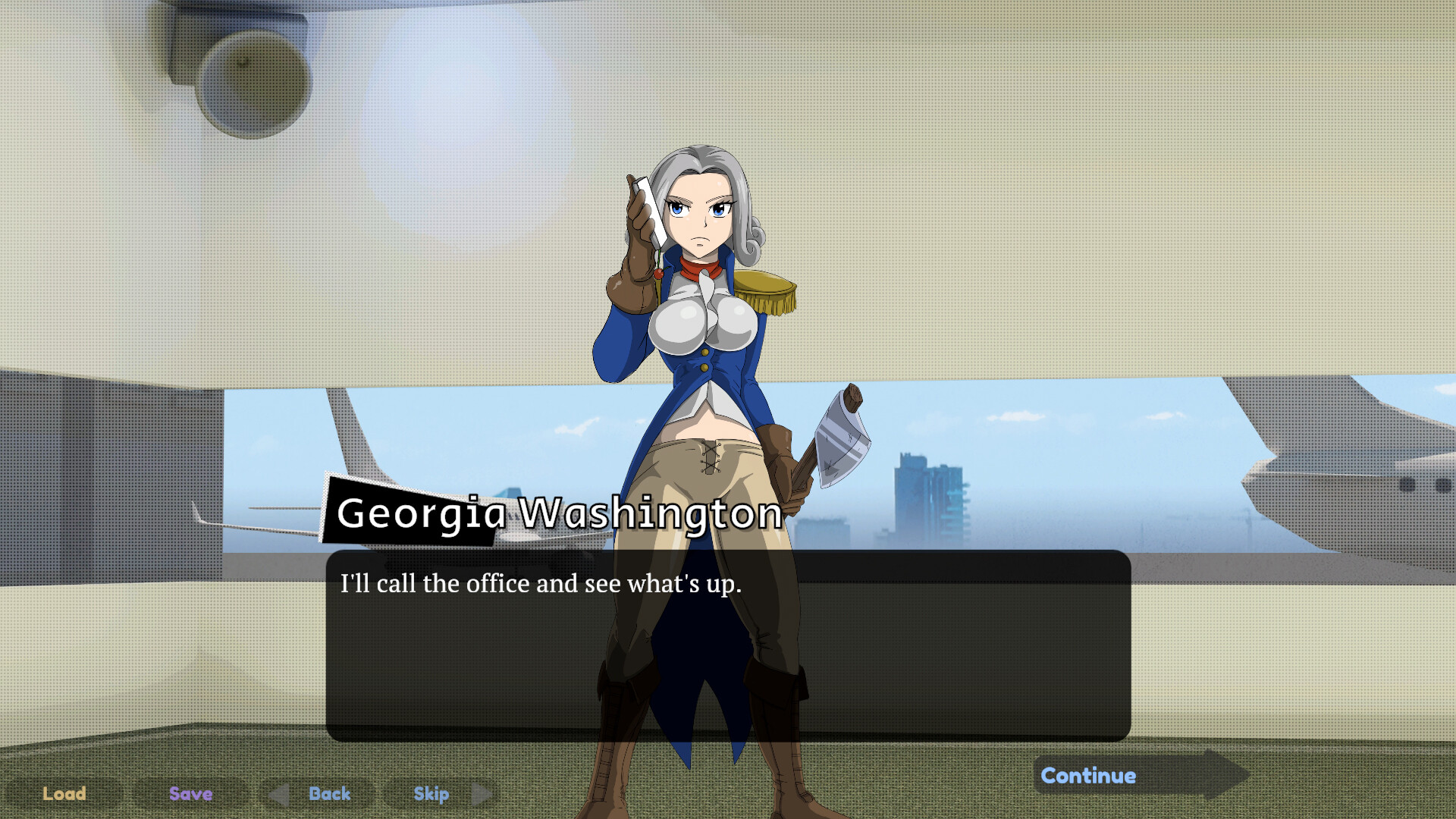
Task: Click the dialogue line about calling the office
Action: coord(542,584)
